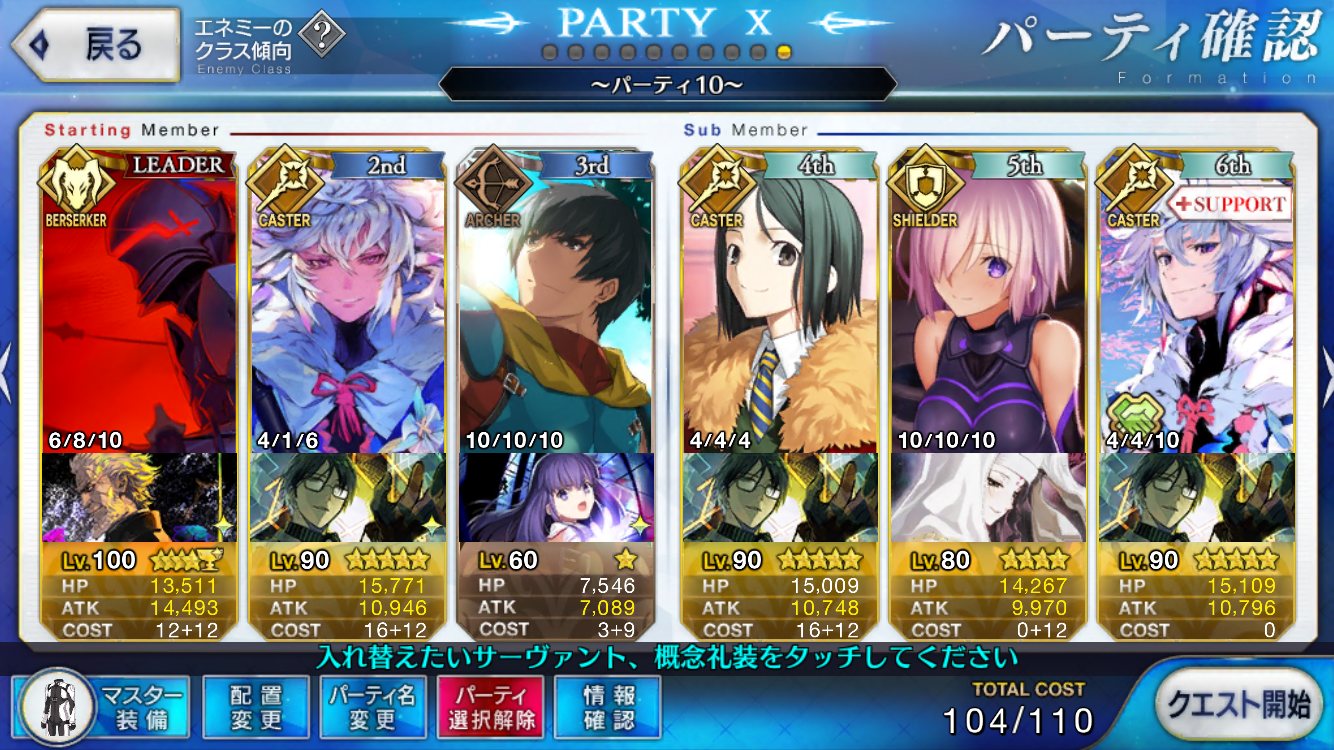Select 配置変更 to rearrange formation
The width and height of the screenshot is (1334, 750).
click(255, 706)
